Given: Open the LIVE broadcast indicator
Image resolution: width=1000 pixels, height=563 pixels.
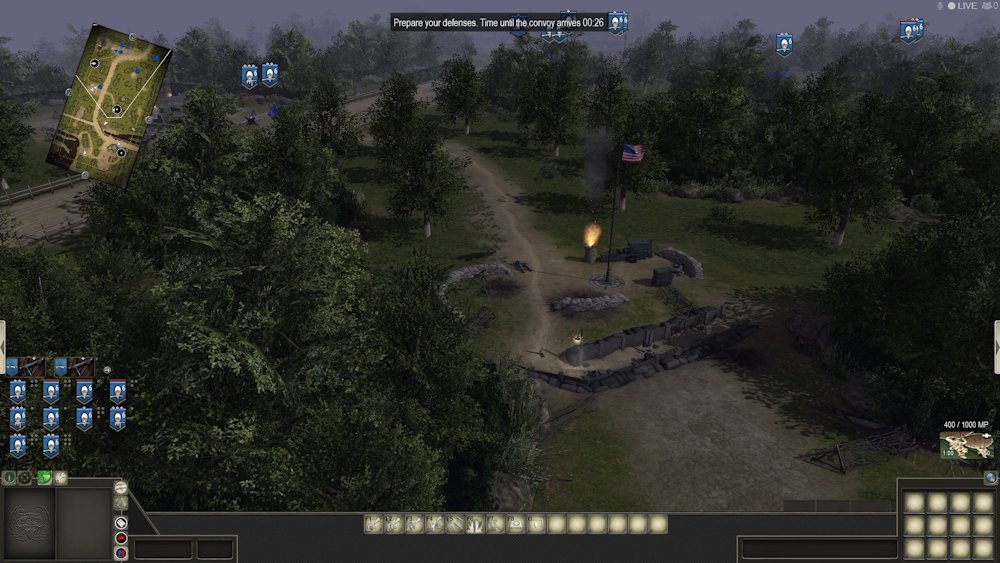Looking at the screenshot, I should pyautogui.click(x=961, y=6).
